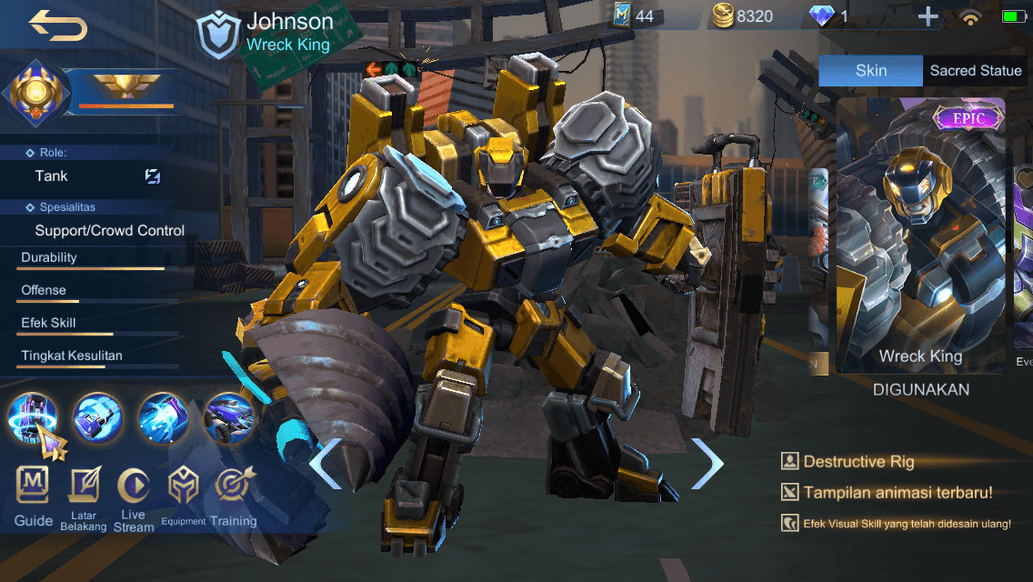1033x582 pixels.
Task: Open Latar Belakang background story
Action: (x=84, y=495)
